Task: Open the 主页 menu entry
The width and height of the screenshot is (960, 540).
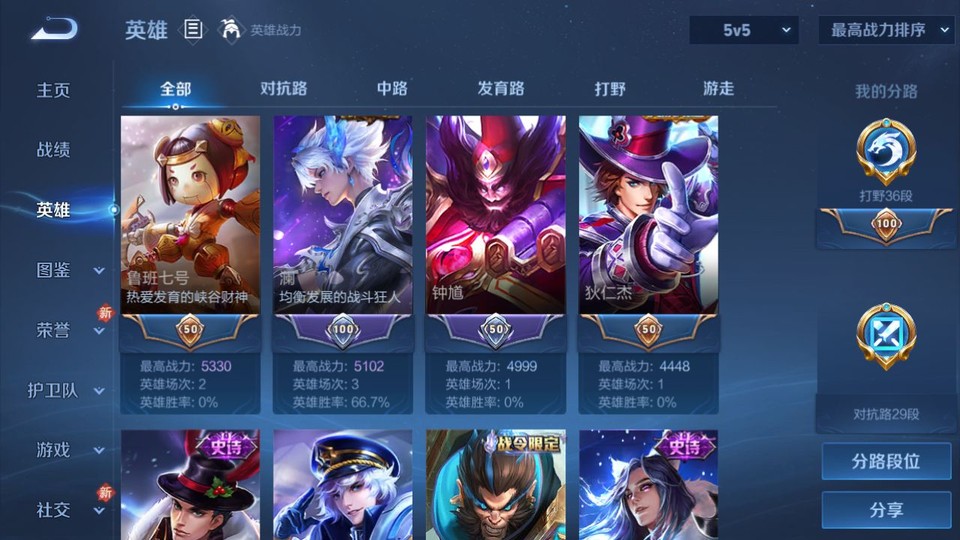Action: click(x=54, y=90)
